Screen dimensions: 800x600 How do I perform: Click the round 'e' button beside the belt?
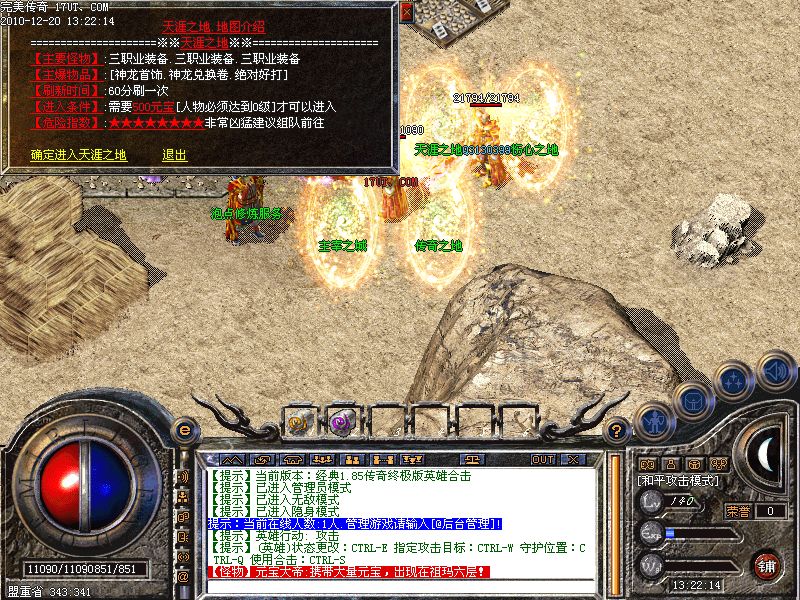click(183, 430)
